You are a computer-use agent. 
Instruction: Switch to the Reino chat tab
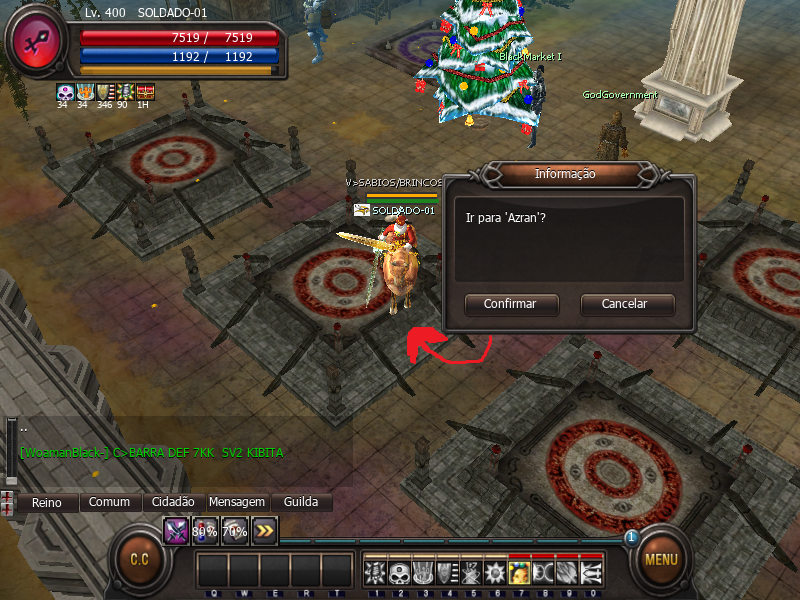tap(46, 502)
